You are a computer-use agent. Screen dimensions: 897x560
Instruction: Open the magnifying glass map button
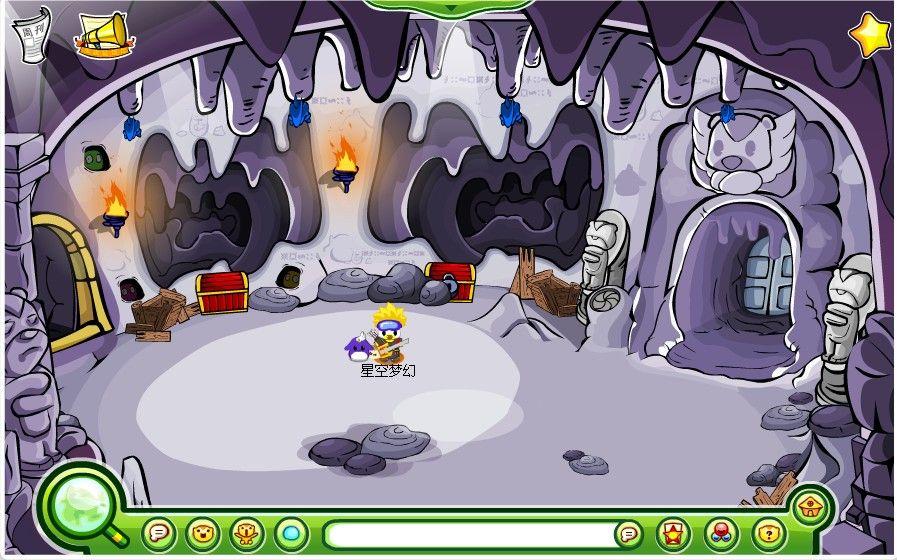[80, 502]
